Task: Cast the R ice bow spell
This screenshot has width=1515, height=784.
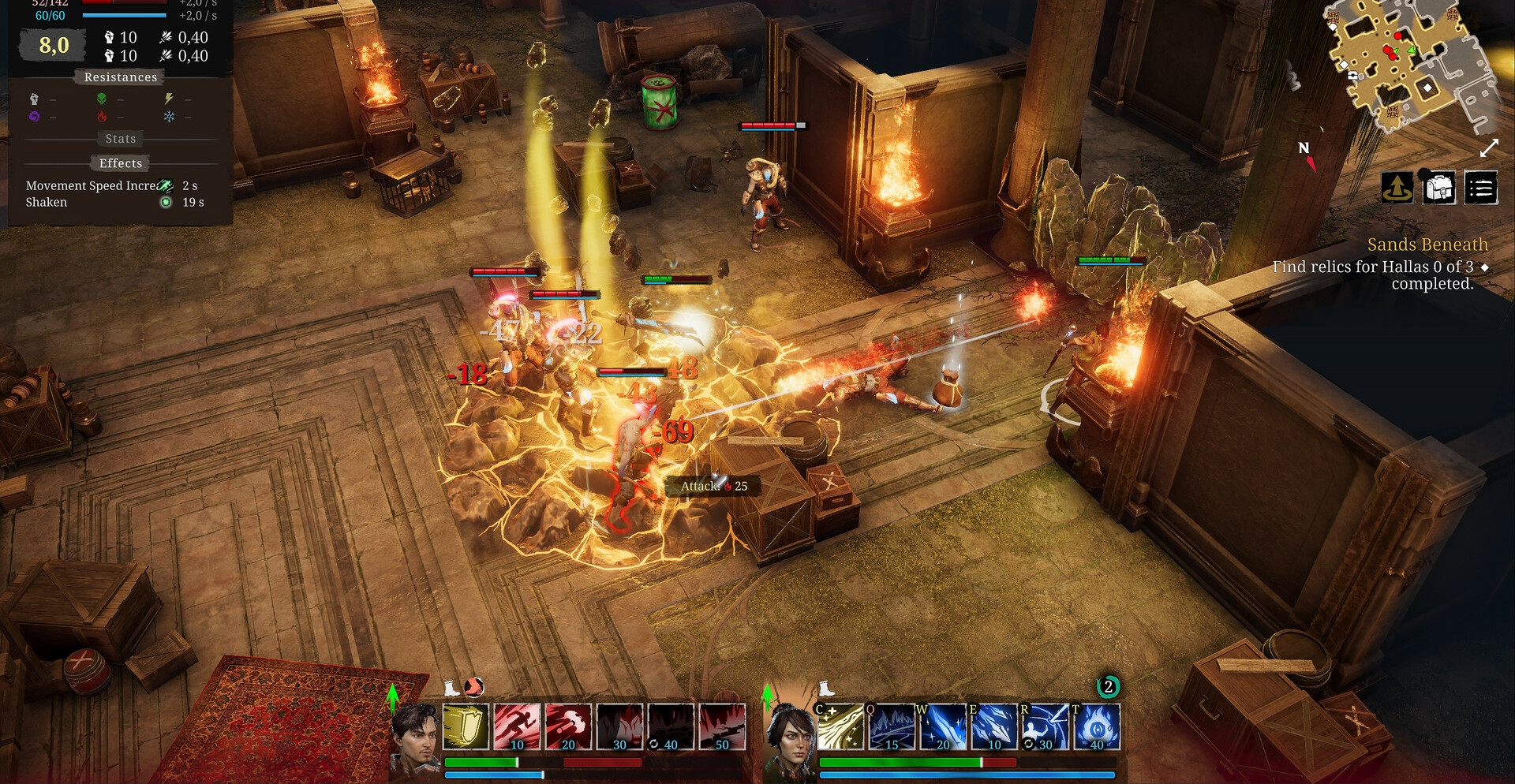Action: click(1046, 726)
